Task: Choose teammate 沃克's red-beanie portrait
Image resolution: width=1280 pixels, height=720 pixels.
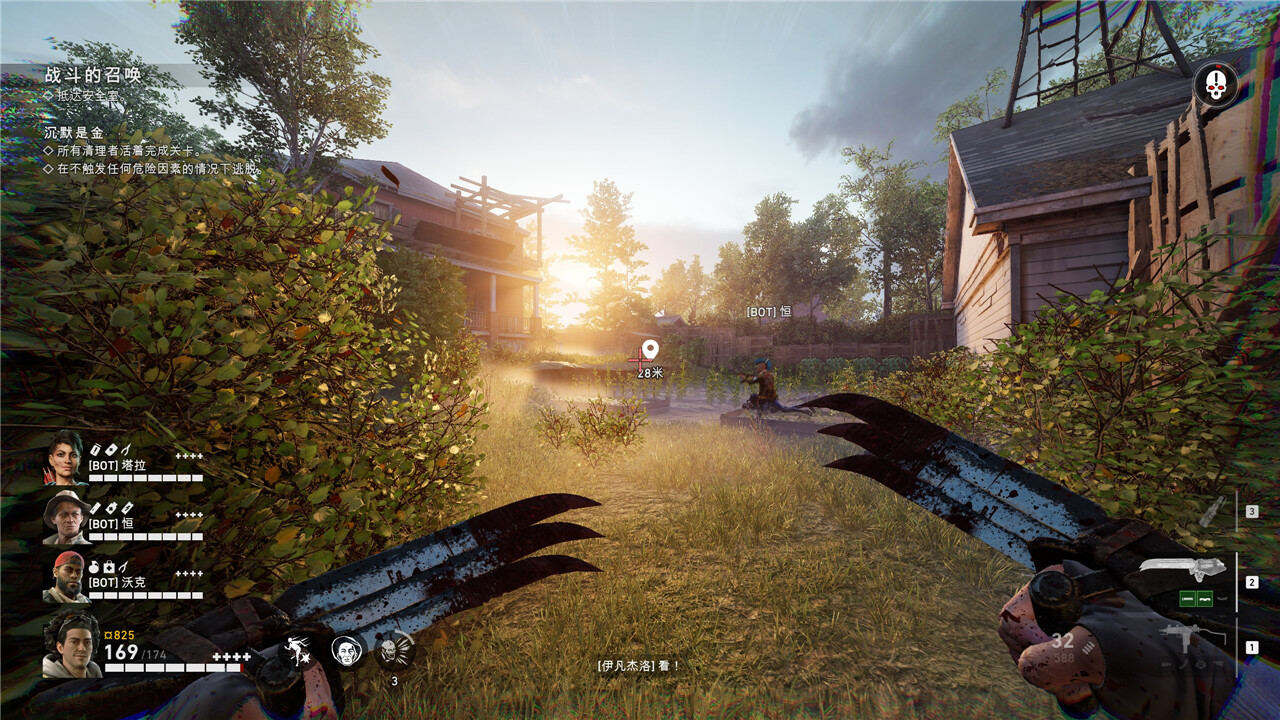Action: coord(66,577)
